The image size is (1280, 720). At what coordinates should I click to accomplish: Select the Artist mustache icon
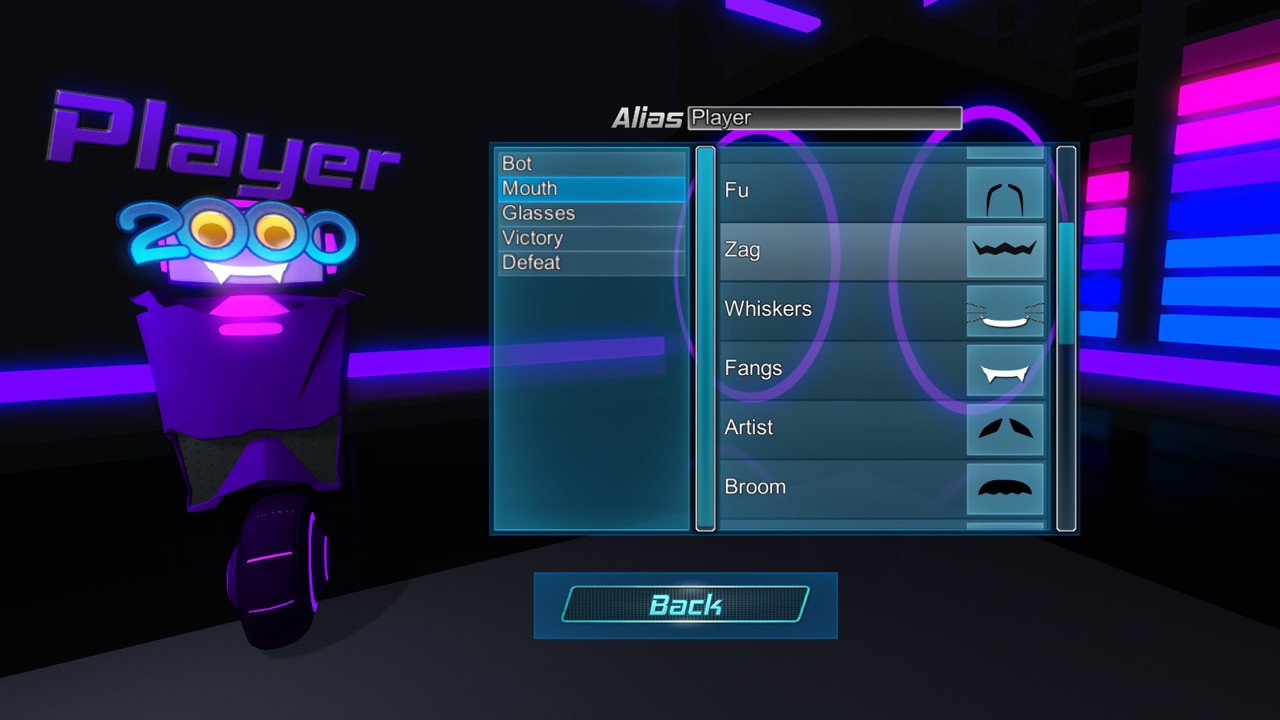(1005, 428)
